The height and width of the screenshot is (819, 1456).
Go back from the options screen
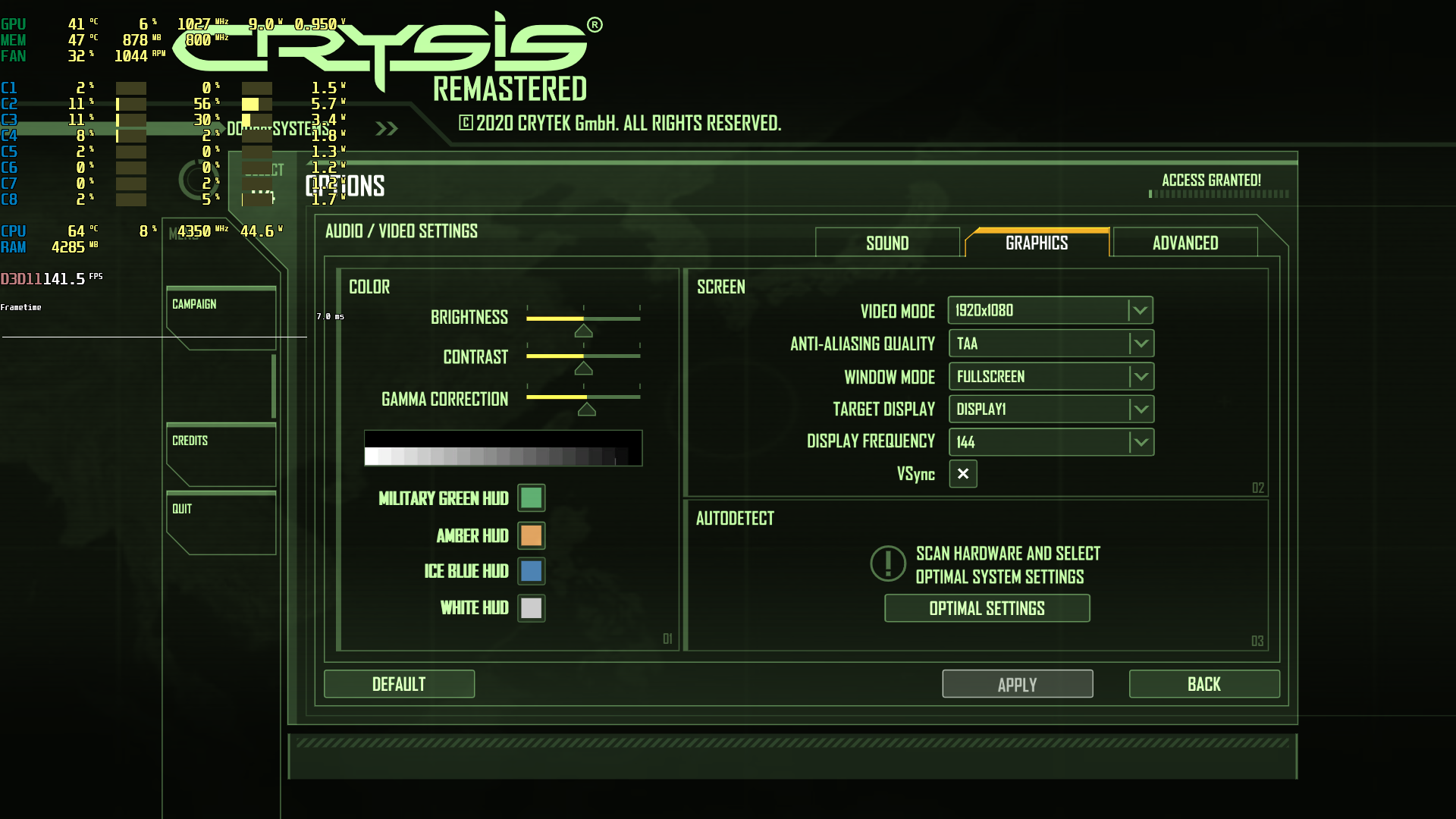(x=1203, y=684)
